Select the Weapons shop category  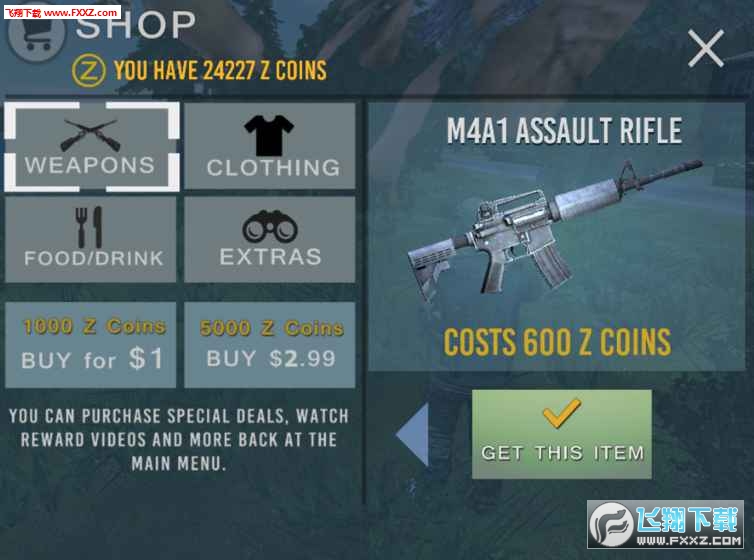pyautogui.click(x=91, y=147)
